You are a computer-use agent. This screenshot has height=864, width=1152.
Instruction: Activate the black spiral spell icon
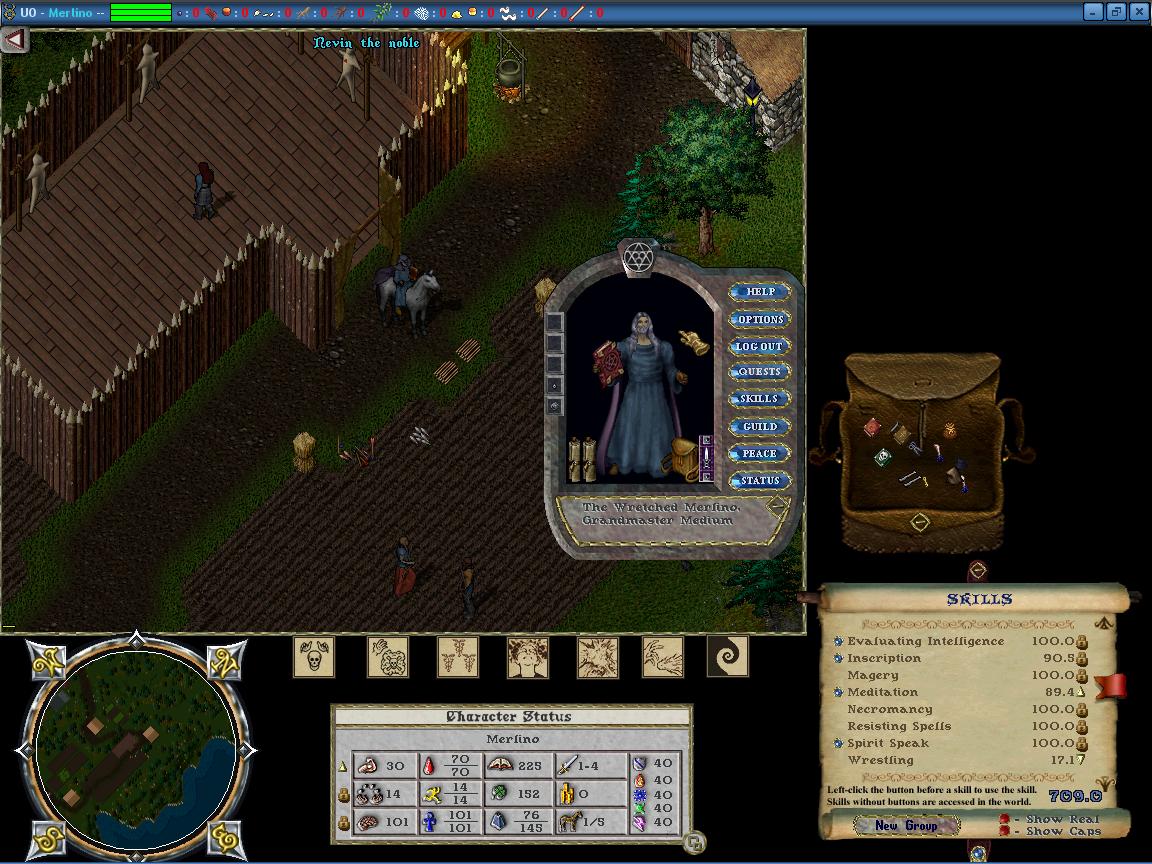pyautogui.click(x=727, y=657)
